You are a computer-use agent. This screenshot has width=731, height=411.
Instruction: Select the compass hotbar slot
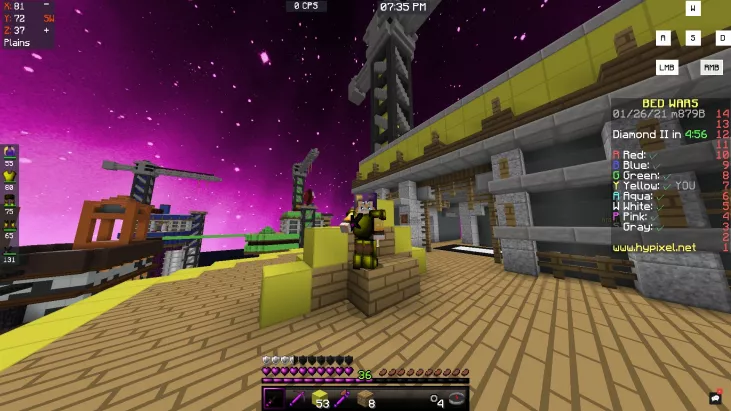457,398
